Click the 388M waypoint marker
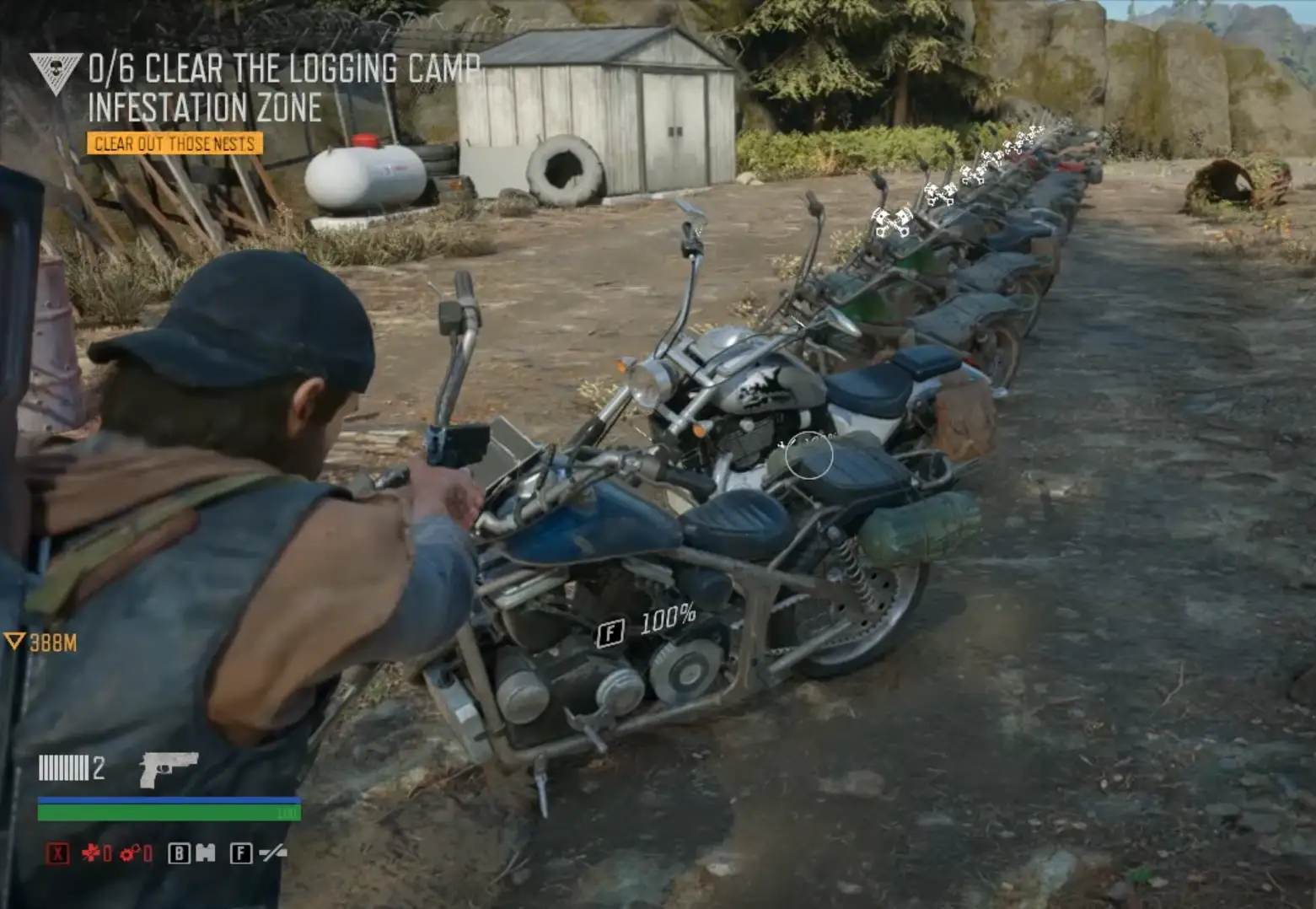1316x909 pixels. (x=40, y=641)
